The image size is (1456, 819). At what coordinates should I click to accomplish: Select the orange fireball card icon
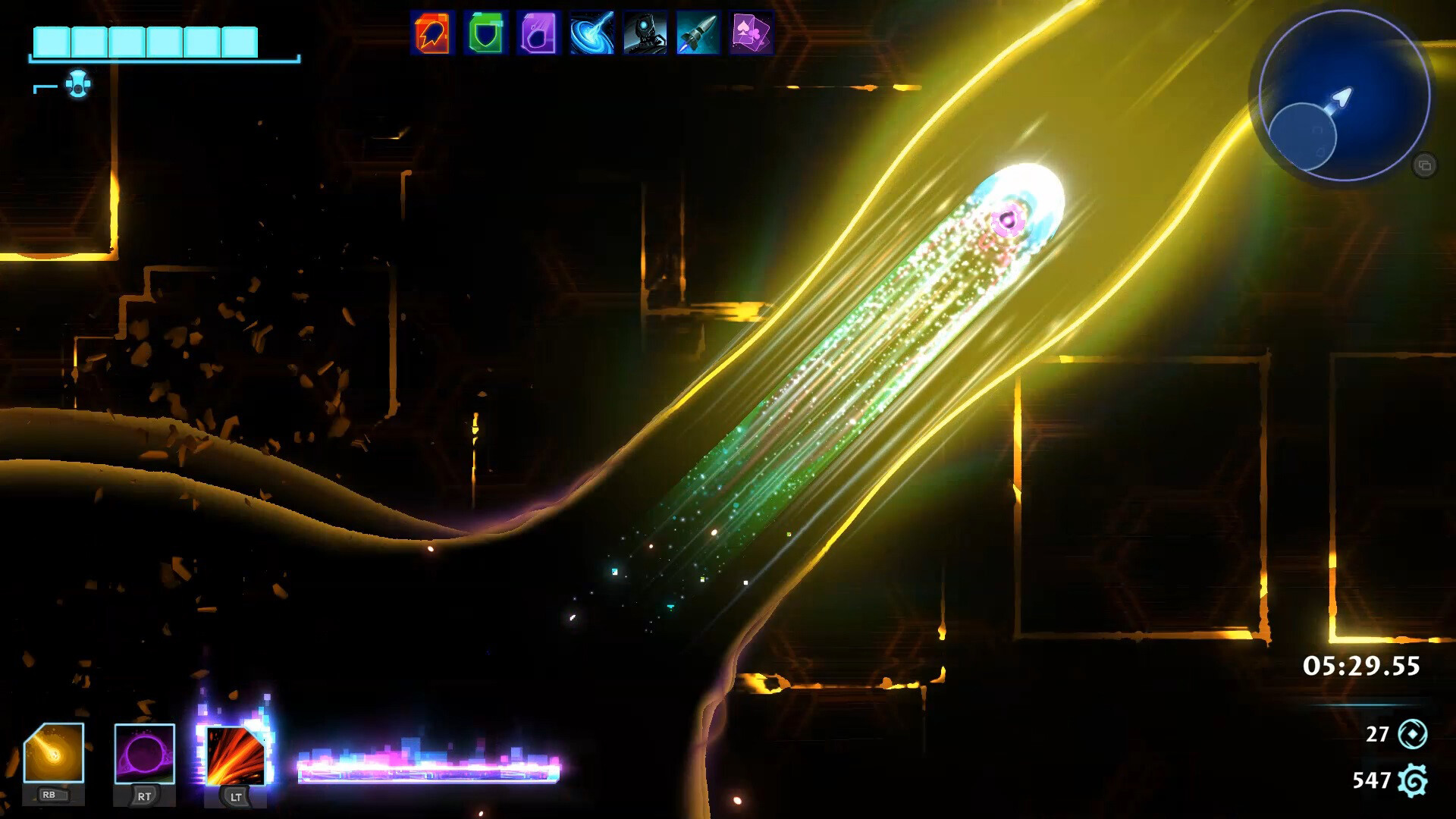[430, 33]
